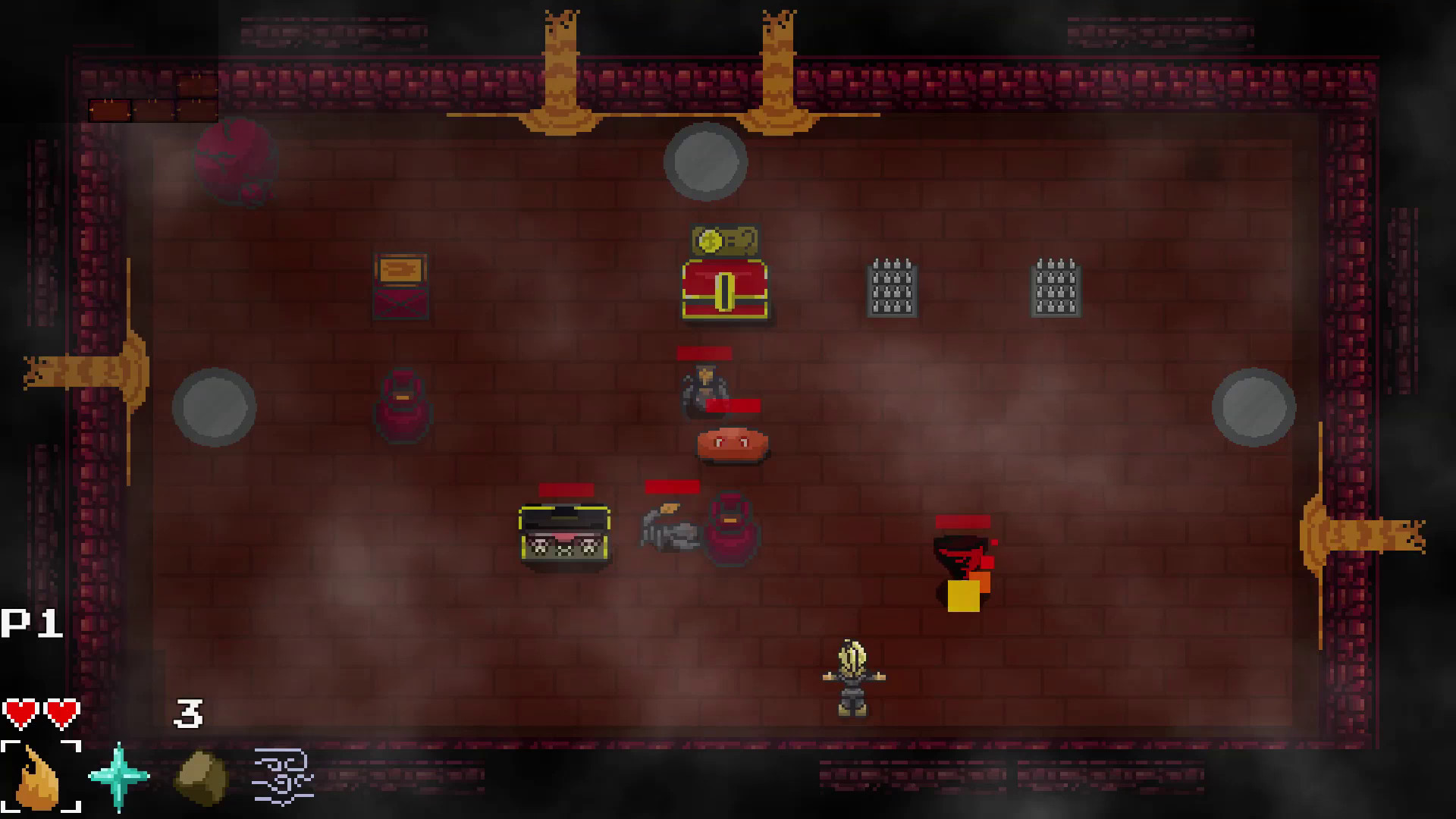Open the red treasure chest

(x=725, y=288)
